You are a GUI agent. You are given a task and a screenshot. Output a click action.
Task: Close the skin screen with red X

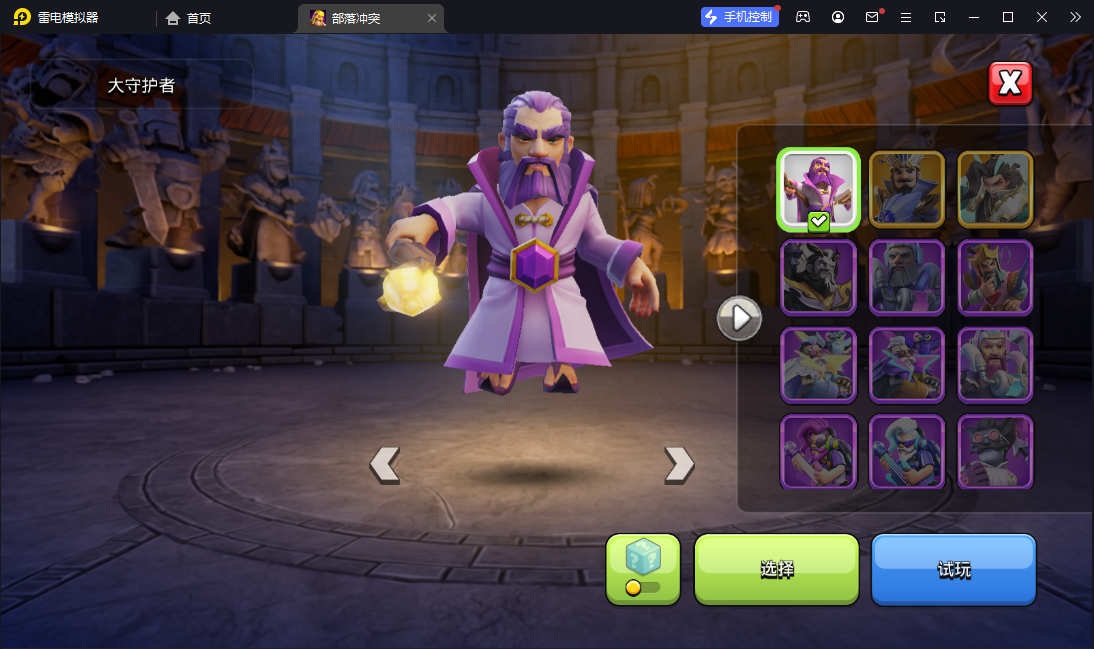point(1010,84)
